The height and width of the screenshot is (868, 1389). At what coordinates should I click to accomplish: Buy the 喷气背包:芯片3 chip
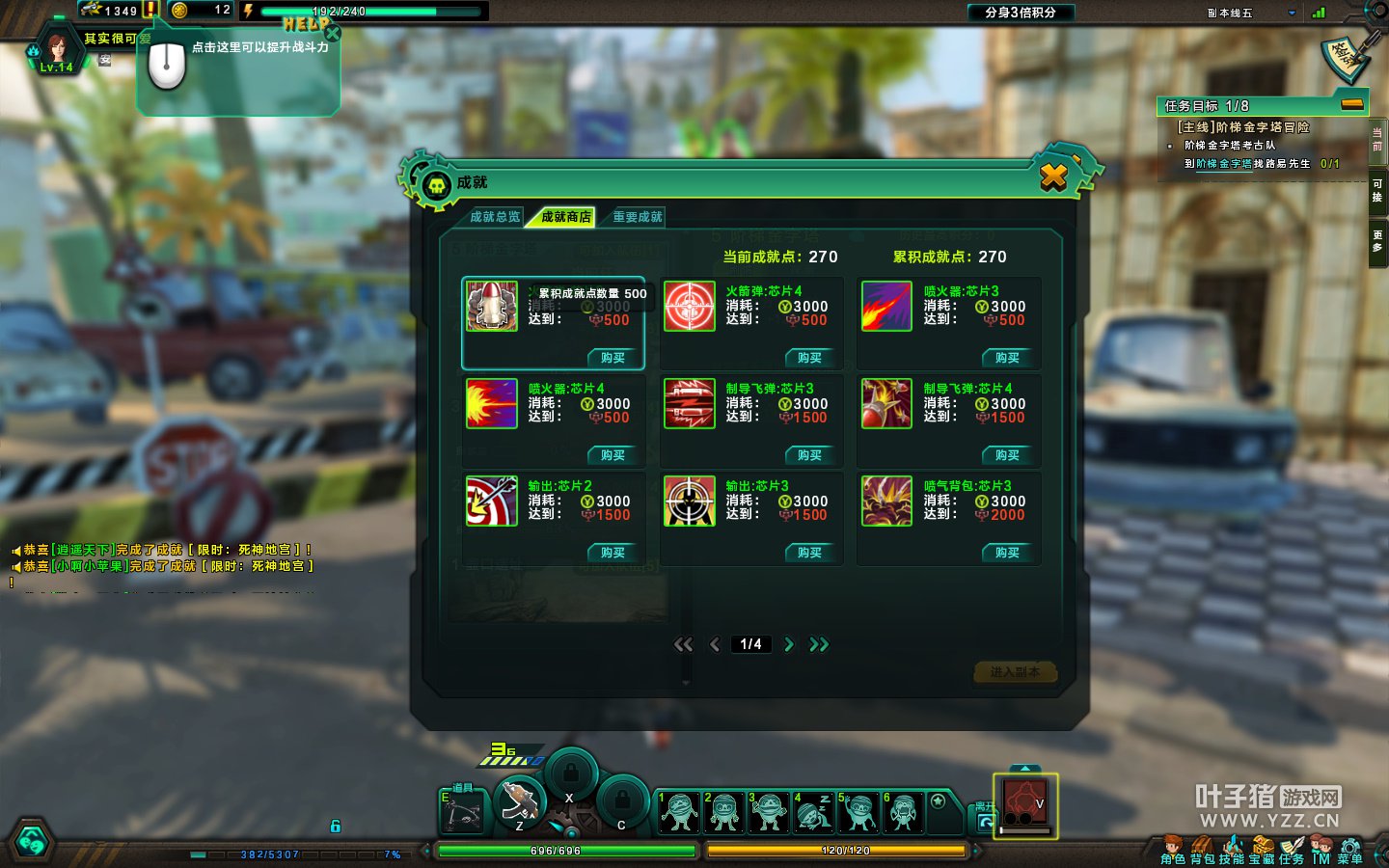[1007, 553]
